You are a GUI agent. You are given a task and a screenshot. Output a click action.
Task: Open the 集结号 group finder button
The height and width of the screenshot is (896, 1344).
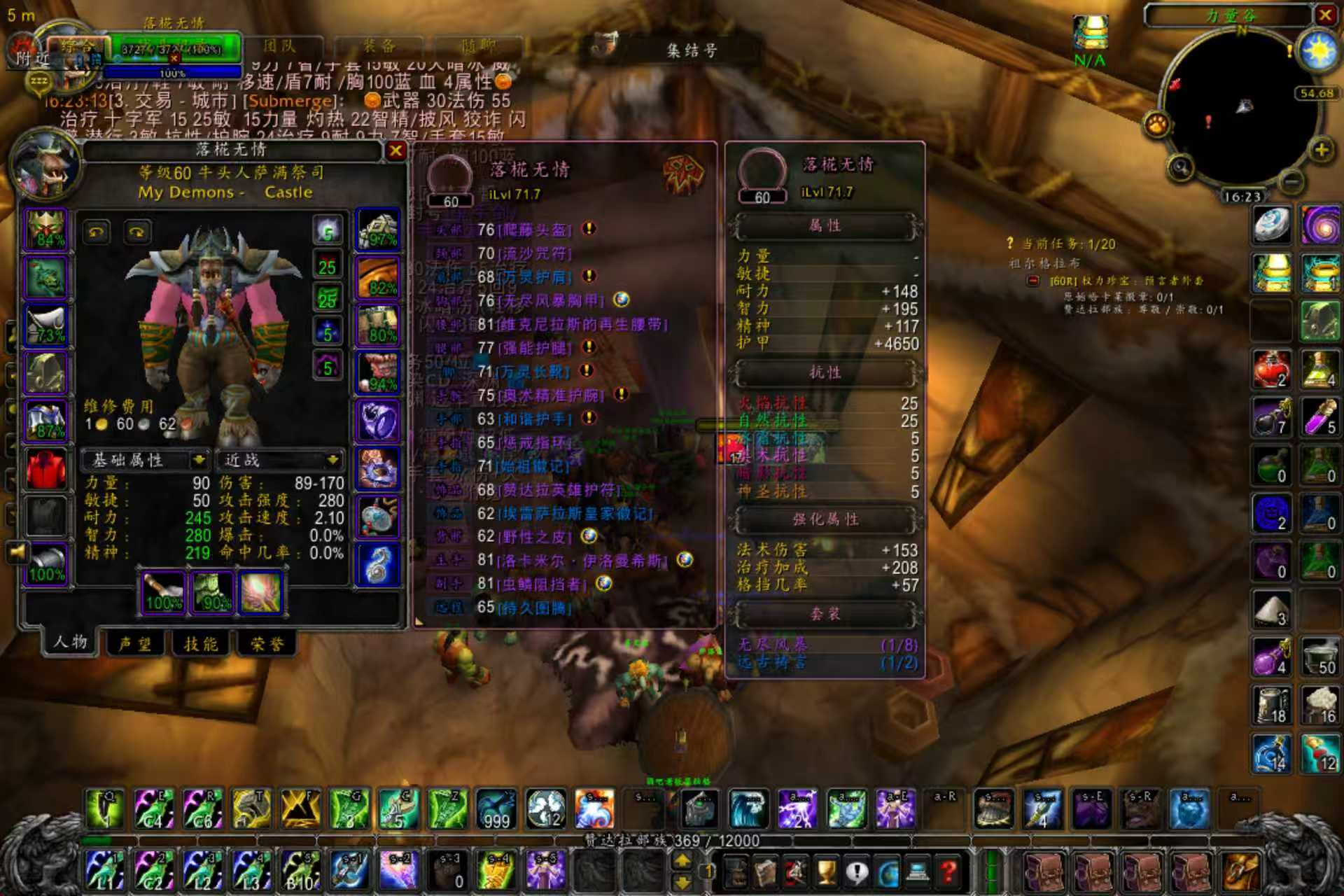[691, 50]
